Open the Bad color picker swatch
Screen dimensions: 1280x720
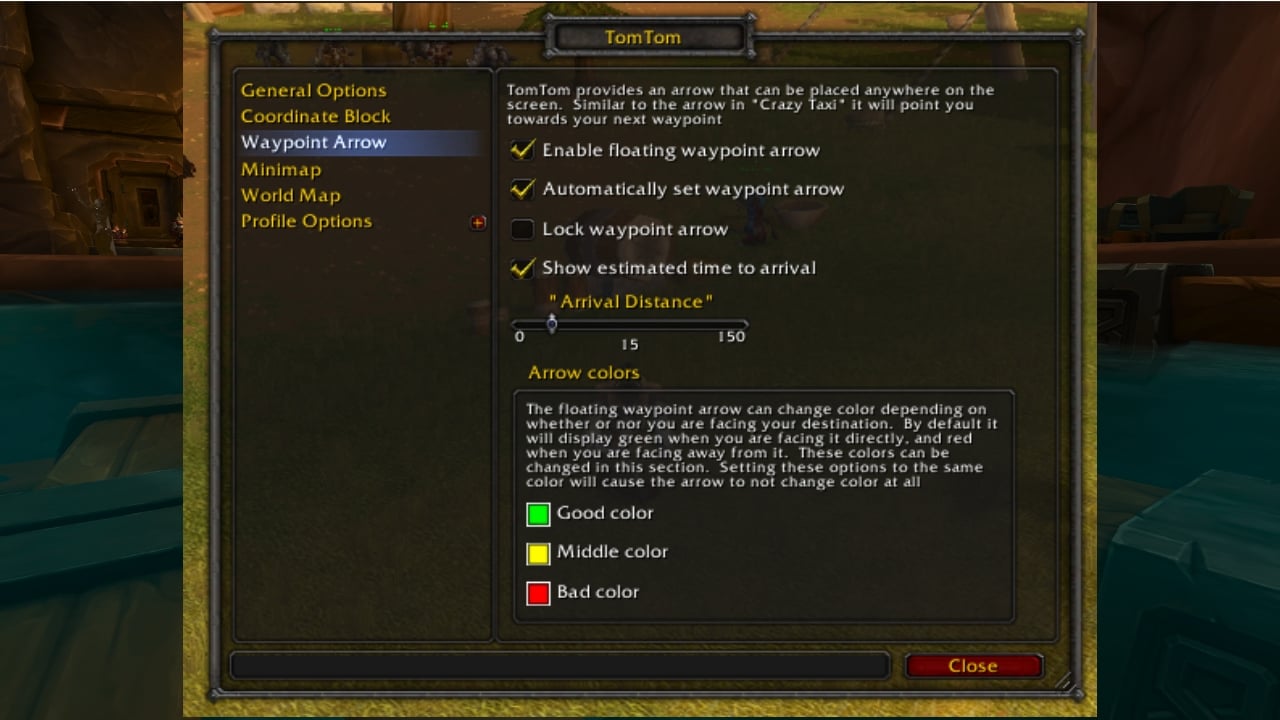538,592
